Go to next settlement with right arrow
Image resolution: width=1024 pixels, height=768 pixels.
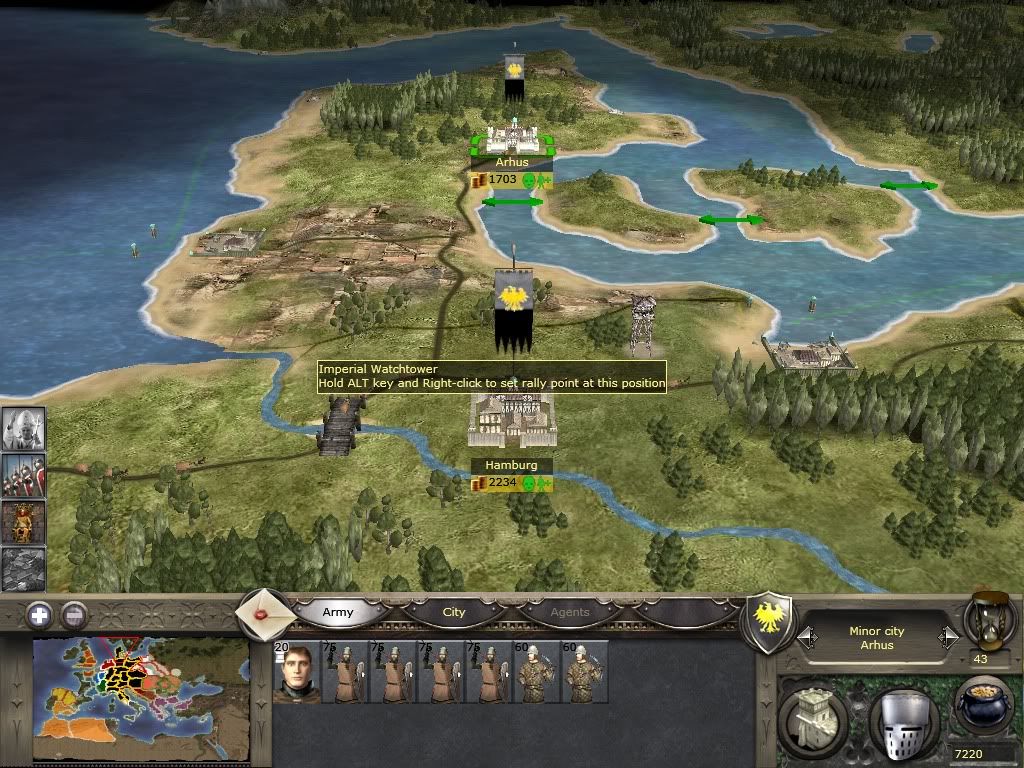[948, 636]
